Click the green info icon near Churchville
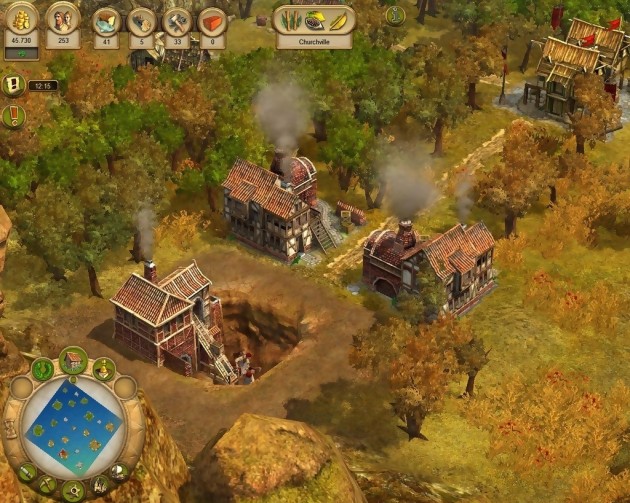The height and width of the screenshot is (503, 630). (x=395, y=16)
